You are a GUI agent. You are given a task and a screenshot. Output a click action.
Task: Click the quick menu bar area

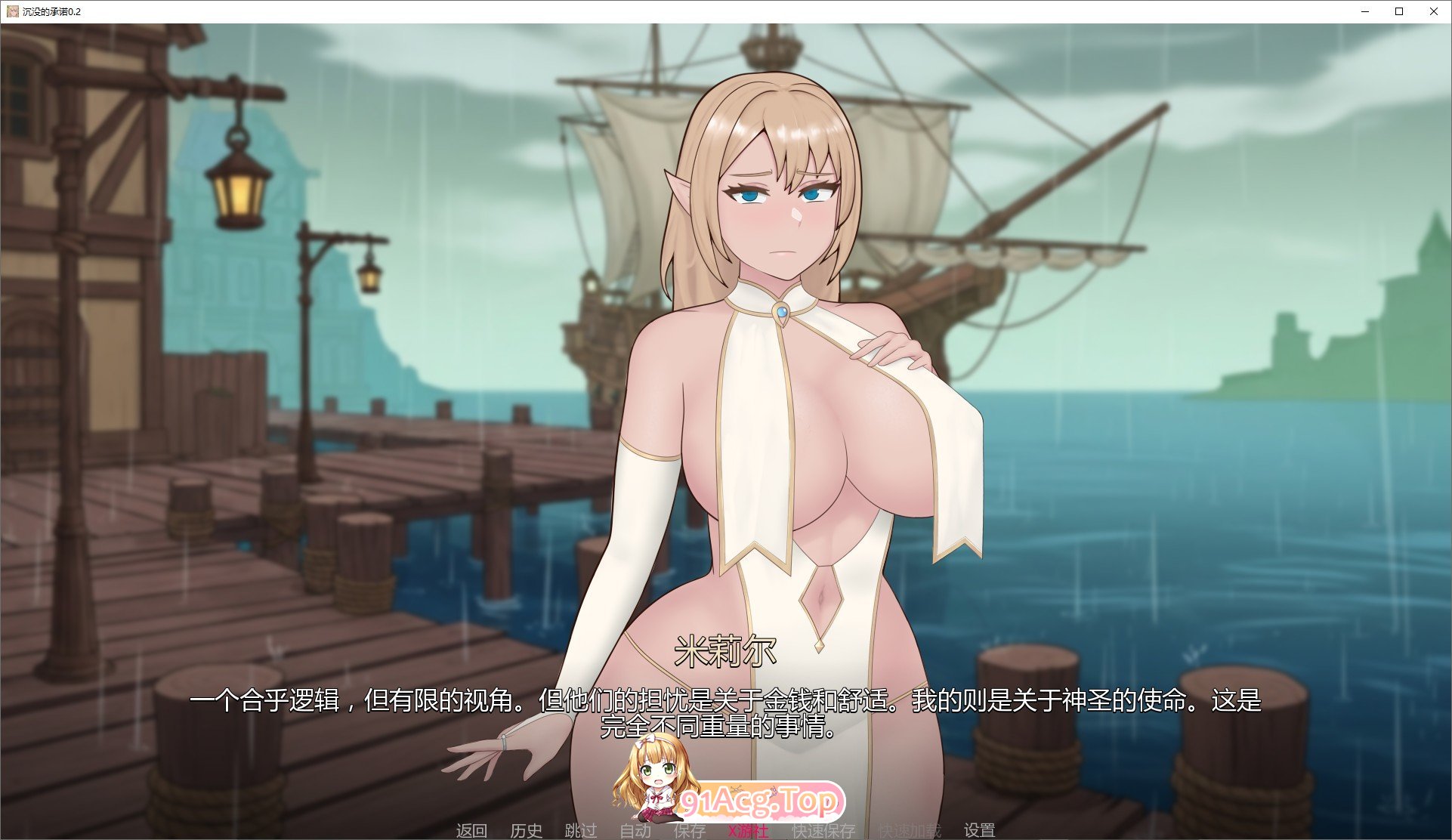coord(725,829)
